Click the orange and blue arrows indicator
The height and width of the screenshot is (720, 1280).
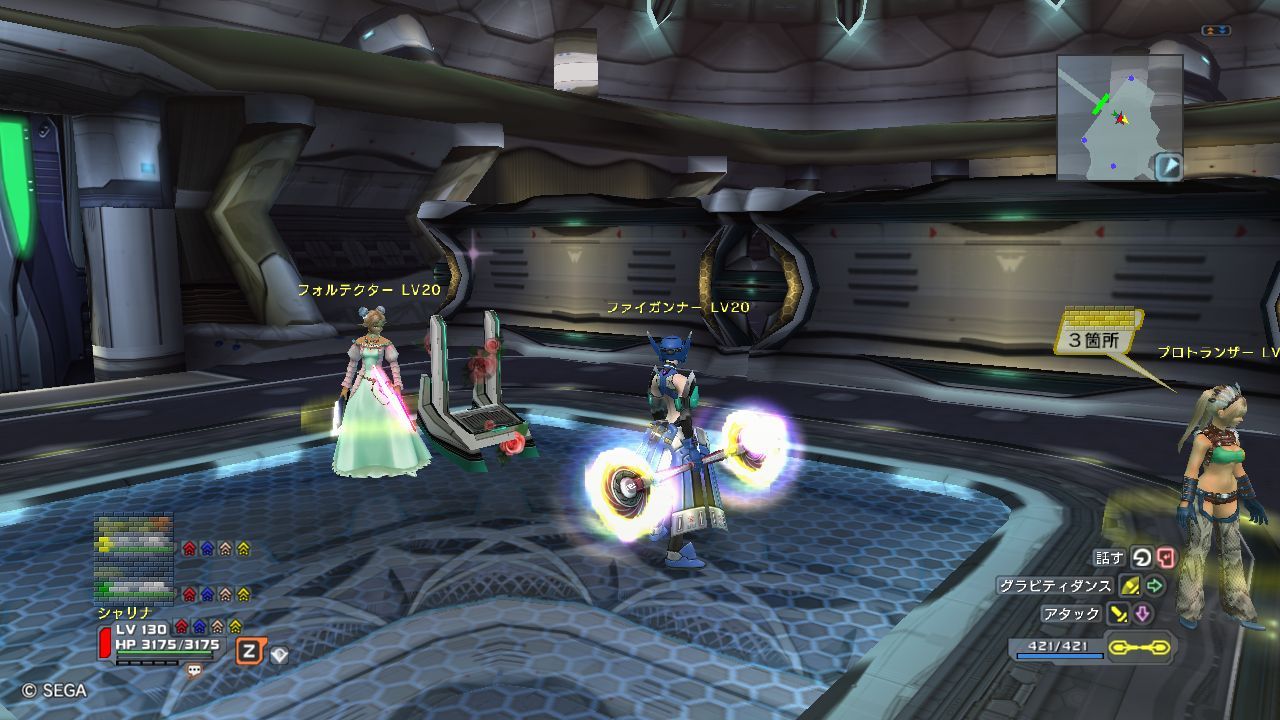(x=1215, y=31)
